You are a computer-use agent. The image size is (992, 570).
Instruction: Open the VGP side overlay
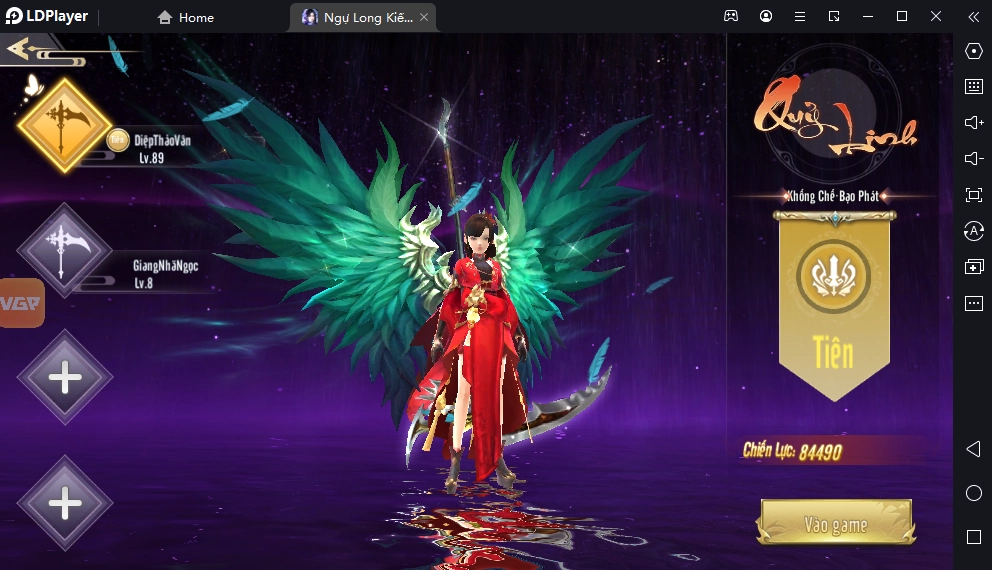click(22, 303)
